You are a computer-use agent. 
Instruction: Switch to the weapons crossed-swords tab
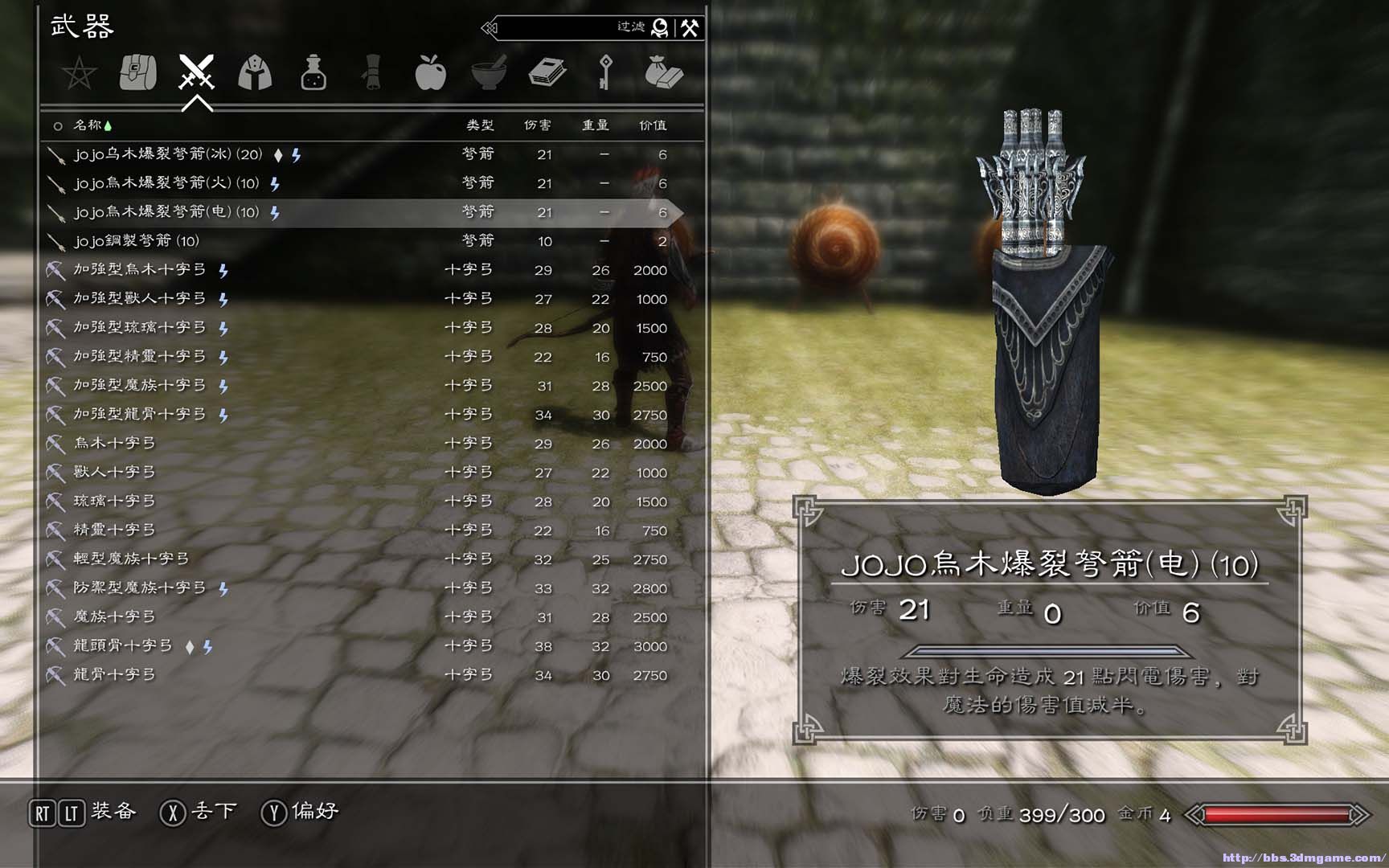197,72
